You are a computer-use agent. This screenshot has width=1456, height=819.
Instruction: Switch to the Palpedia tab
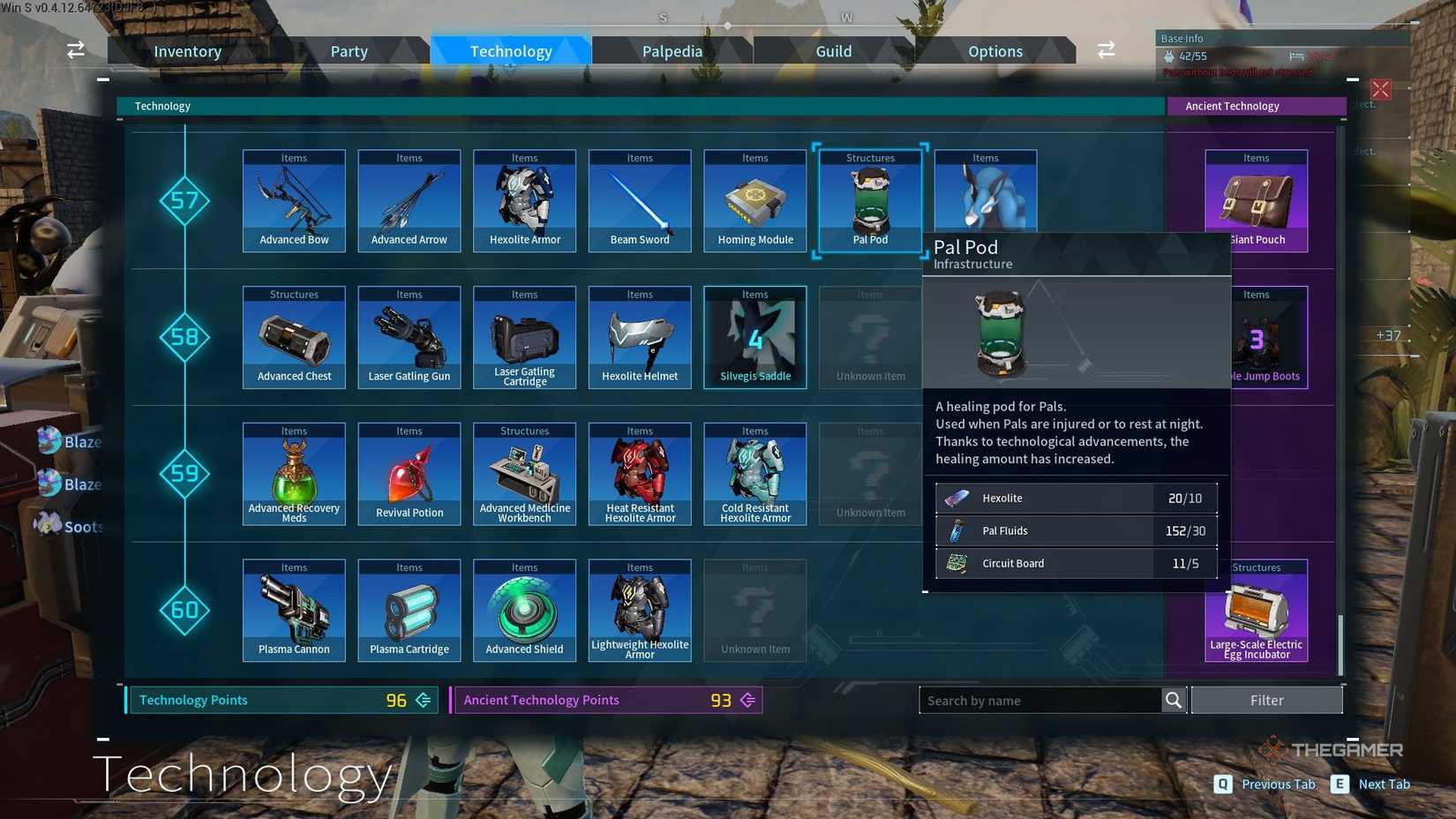[x=672, y=50]
